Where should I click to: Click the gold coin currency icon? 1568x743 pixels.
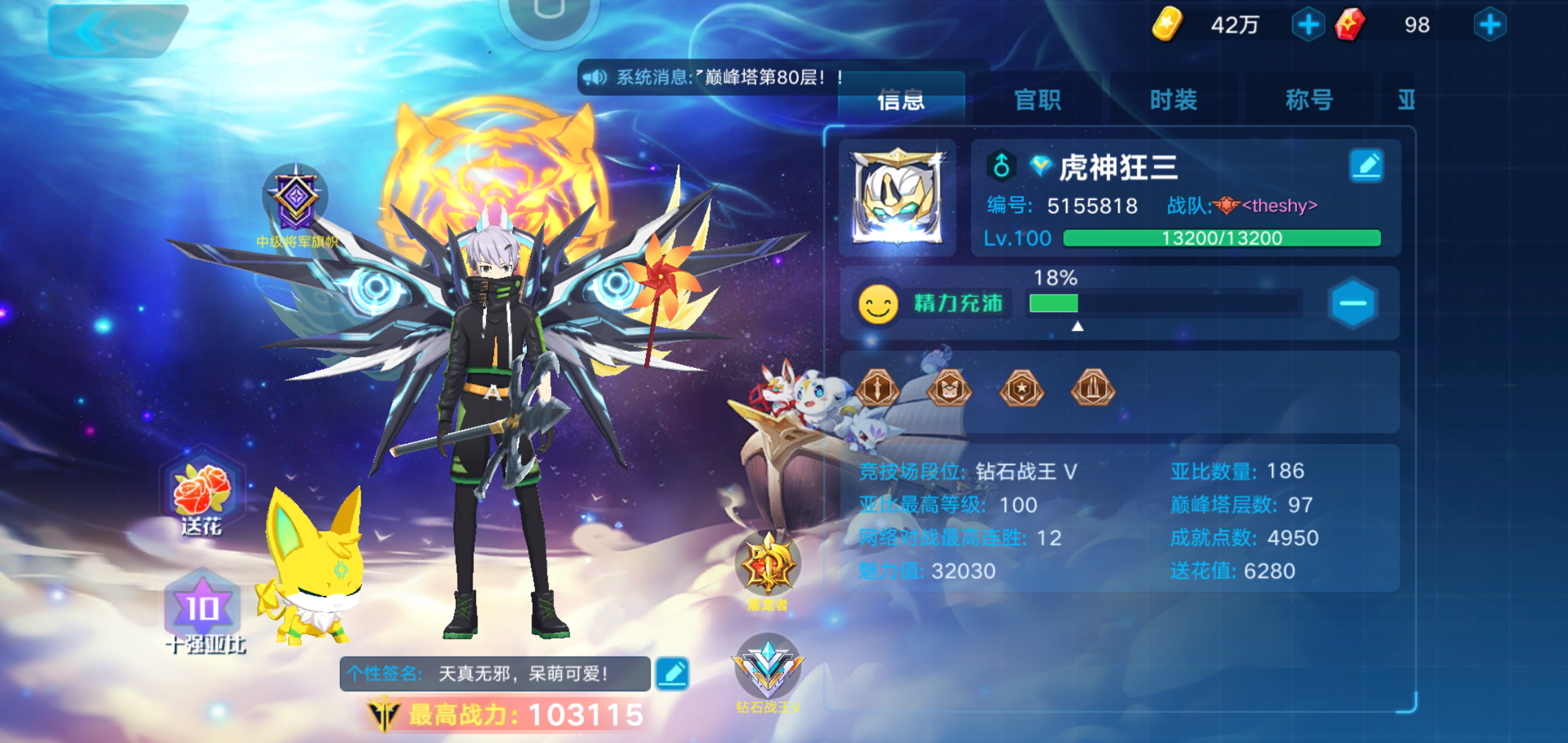[x=1167, y=25]
